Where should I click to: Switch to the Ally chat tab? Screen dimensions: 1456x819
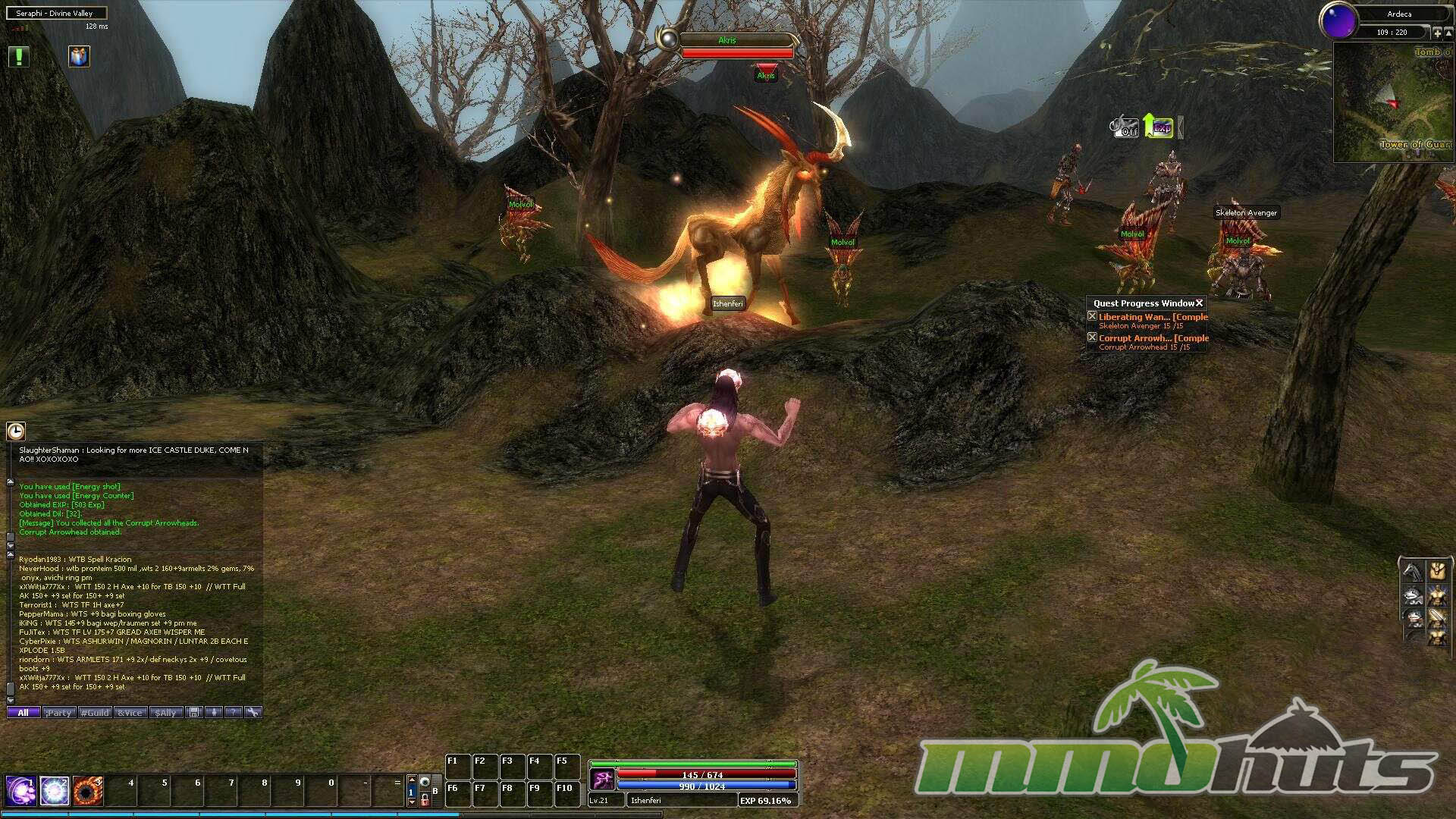(x=166, y=713)
